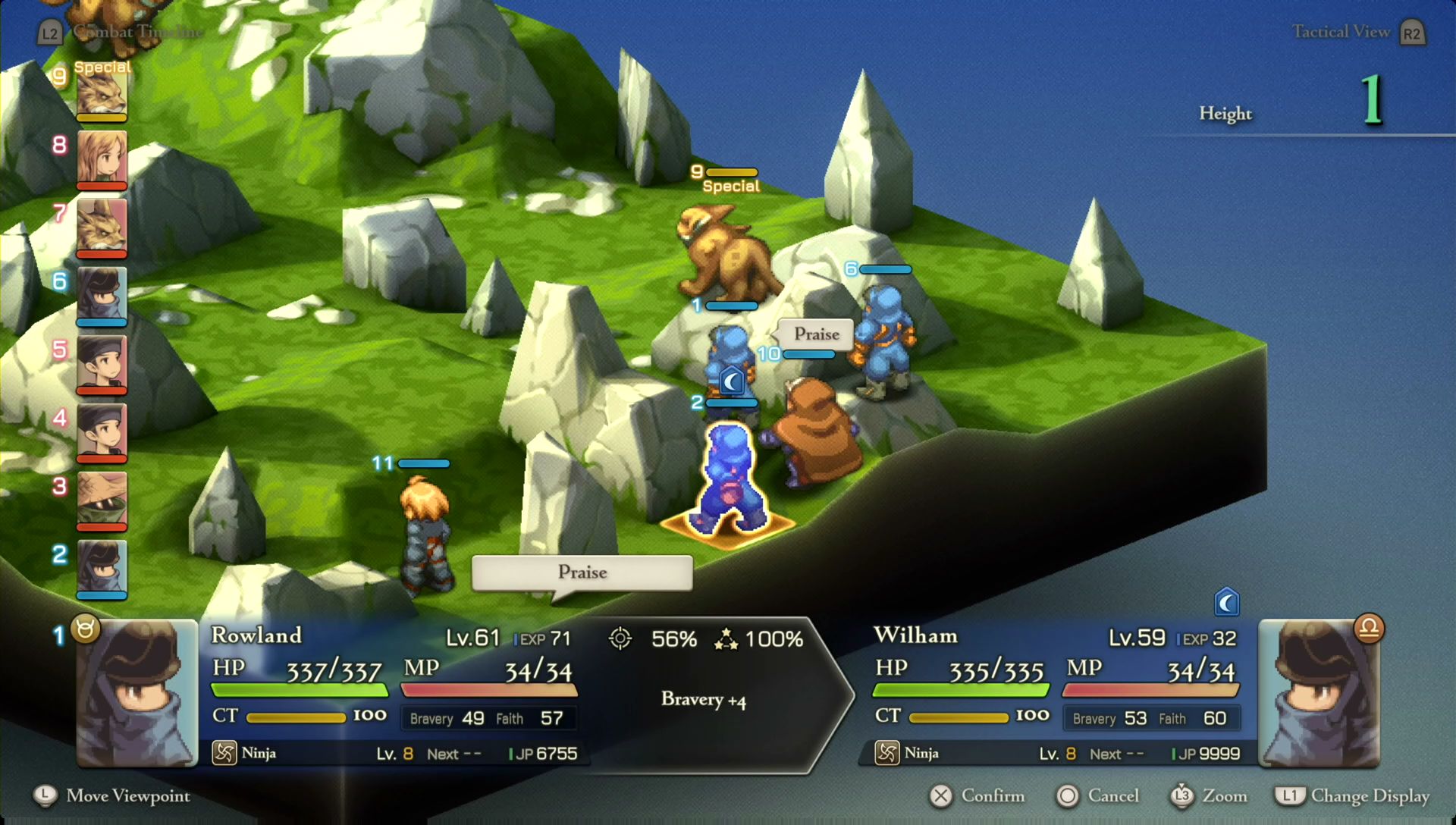
Task: Click Wilham's portrait in the target panel
Action: point(1319,693)
